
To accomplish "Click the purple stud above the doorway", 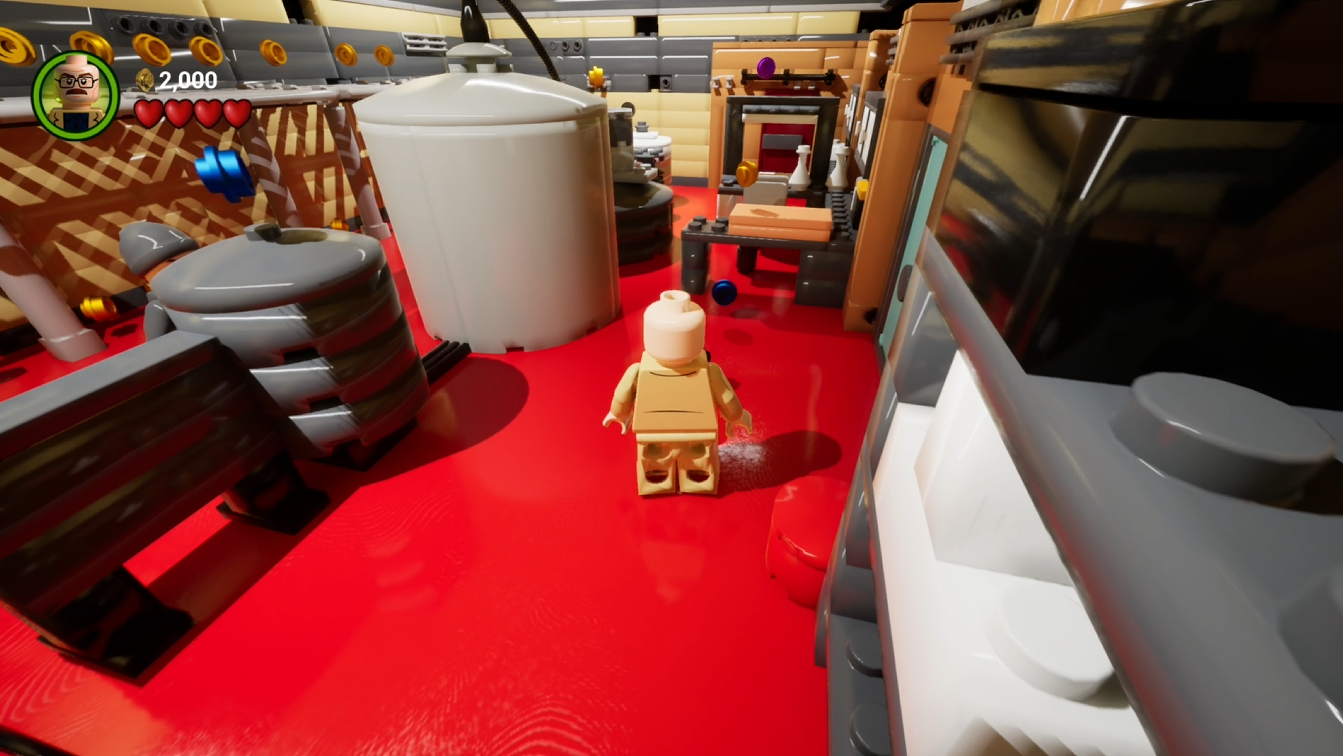I will click(766, 67).
